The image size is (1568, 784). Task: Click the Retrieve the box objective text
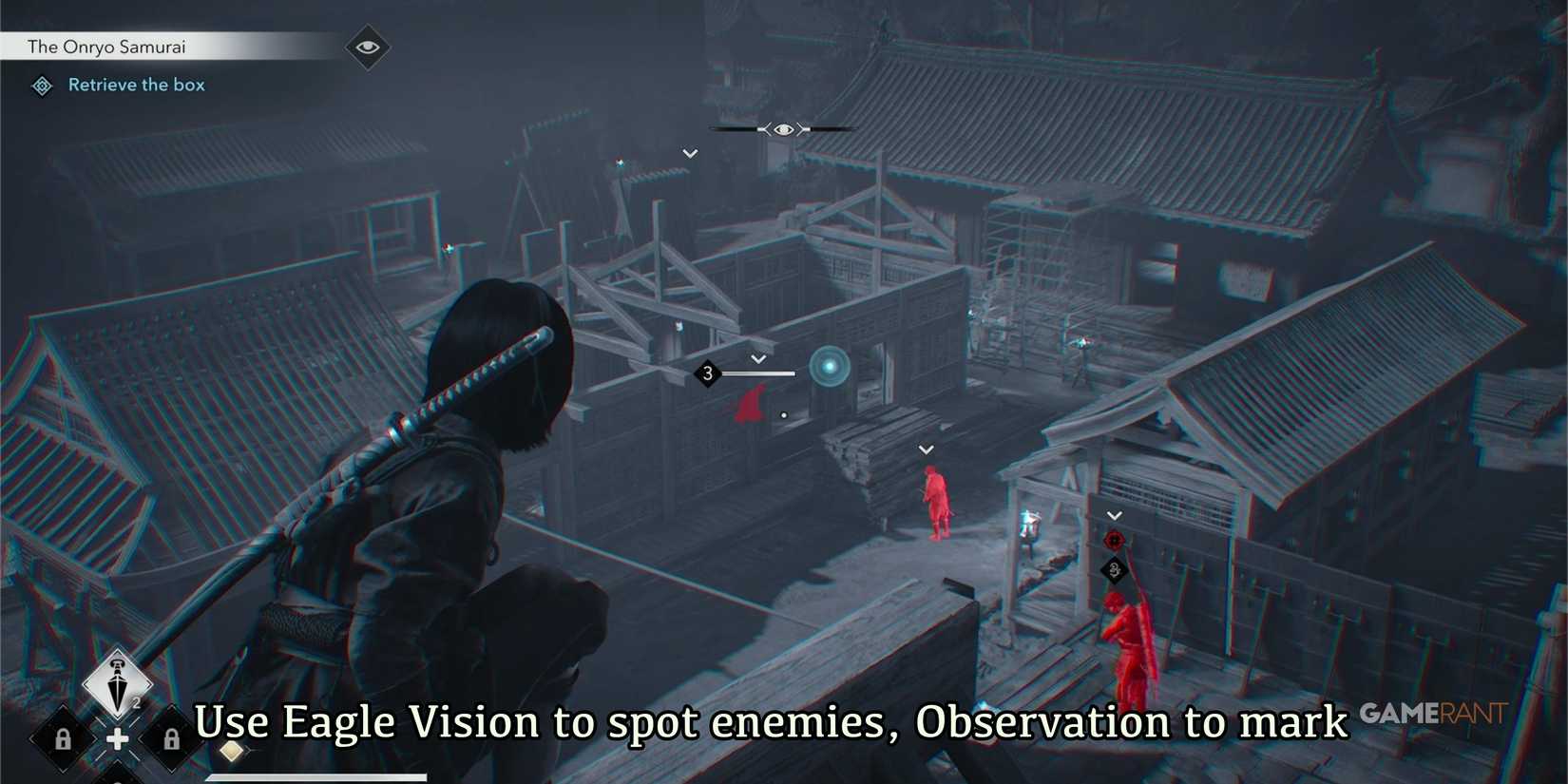click(136, 85)
